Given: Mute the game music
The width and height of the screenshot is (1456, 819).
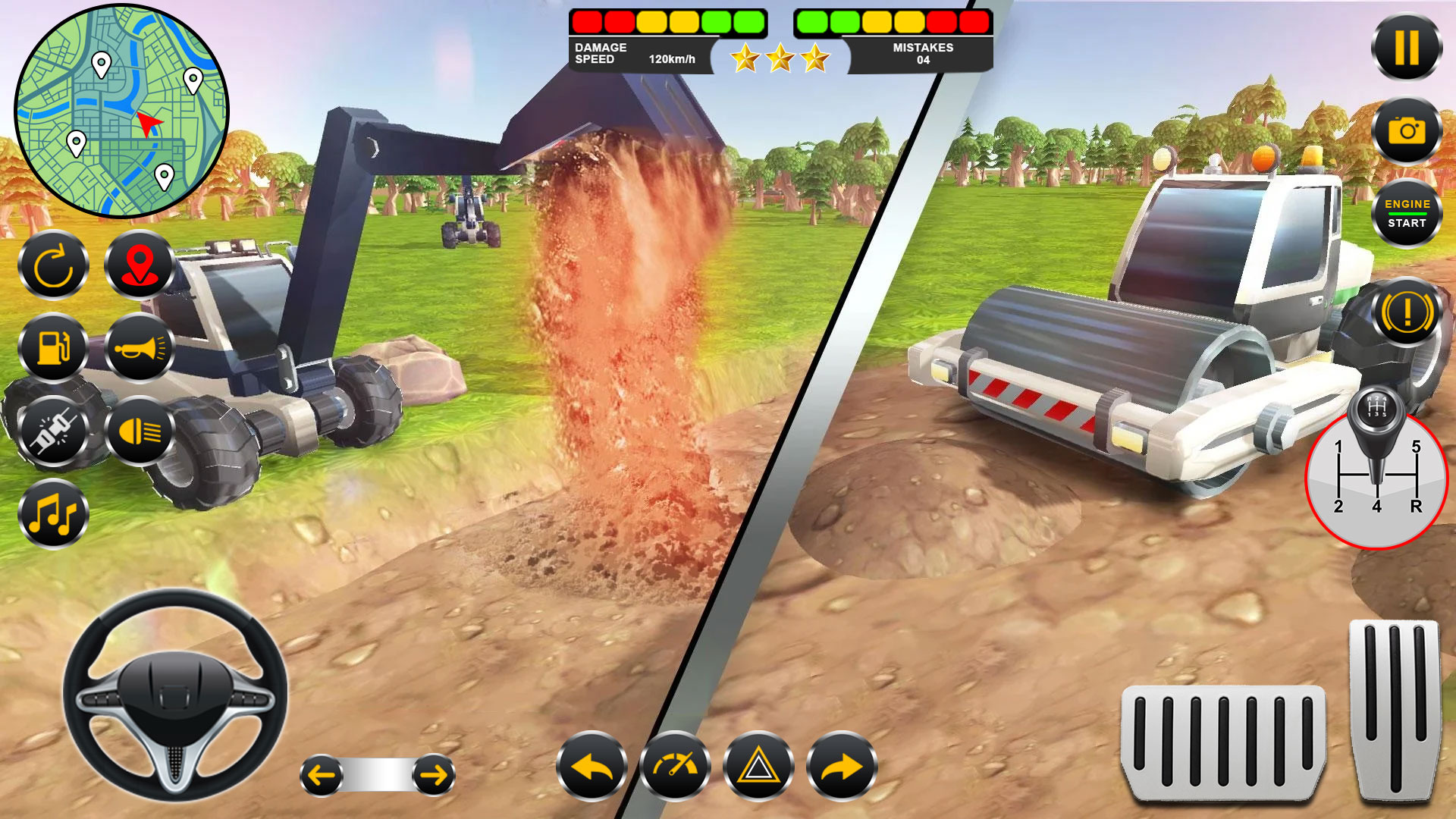Looking at the screenshot, I should click(x=53, y=513).
